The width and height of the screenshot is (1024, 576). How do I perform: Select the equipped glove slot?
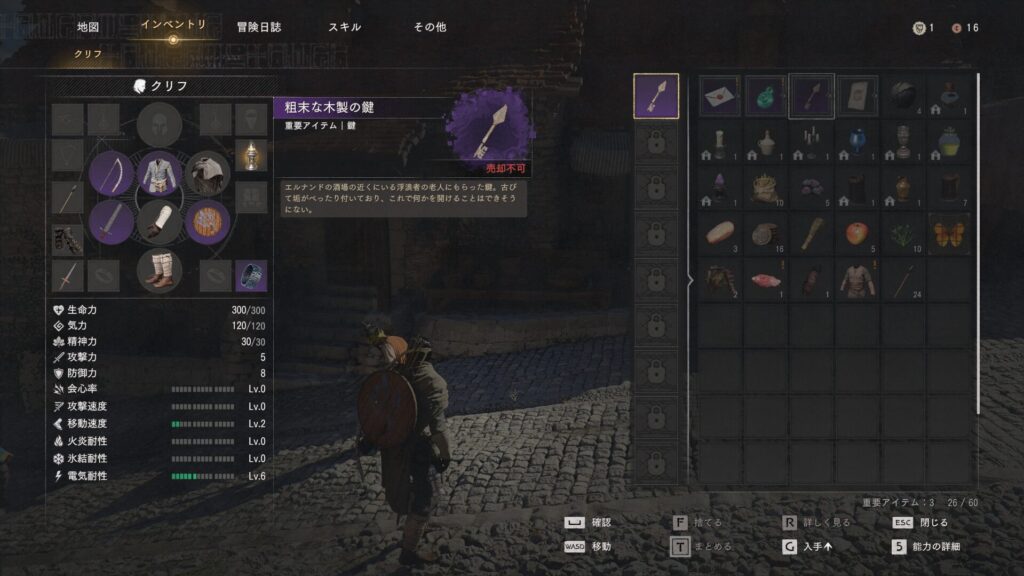coord(159,221)
